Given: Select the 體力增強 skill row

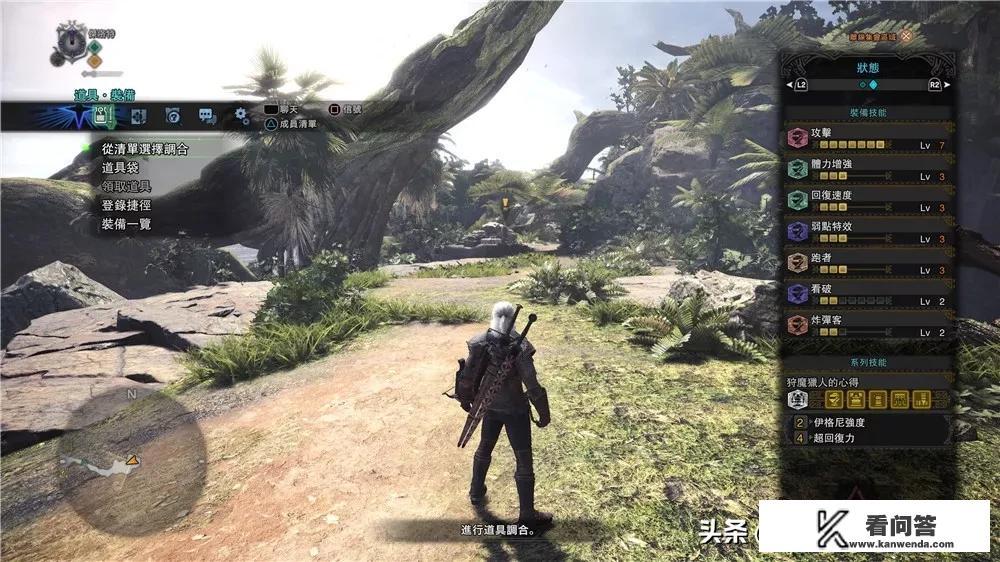Looking at the screenshot, I should pyautogui.click(x=866, y=169).
